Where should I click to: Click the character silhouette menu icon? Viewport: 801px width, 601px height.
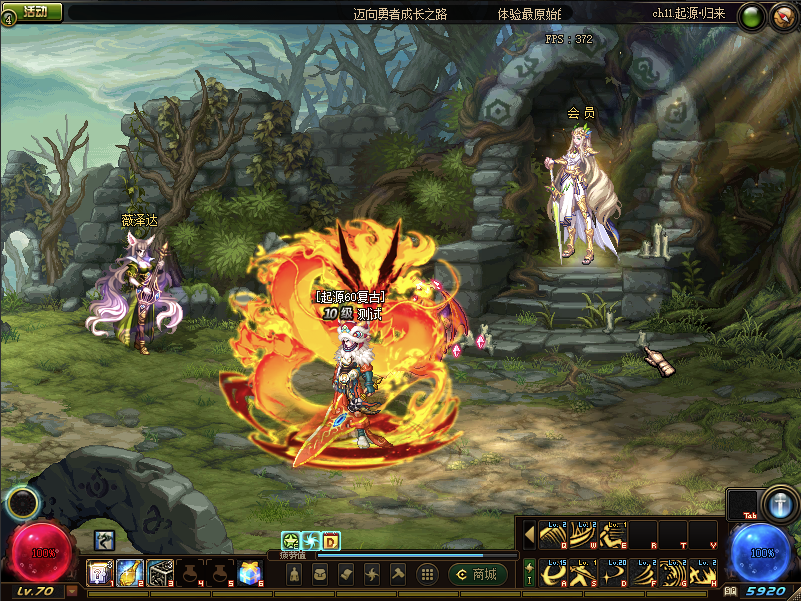click(x=295, y=574)
